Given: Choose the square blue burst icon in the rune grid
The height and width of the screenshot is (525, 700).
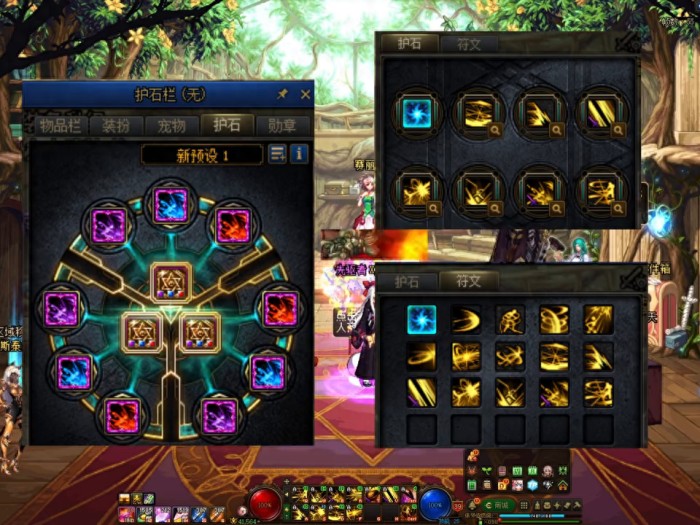Looking at the screenshot, I should coord(421,319).
